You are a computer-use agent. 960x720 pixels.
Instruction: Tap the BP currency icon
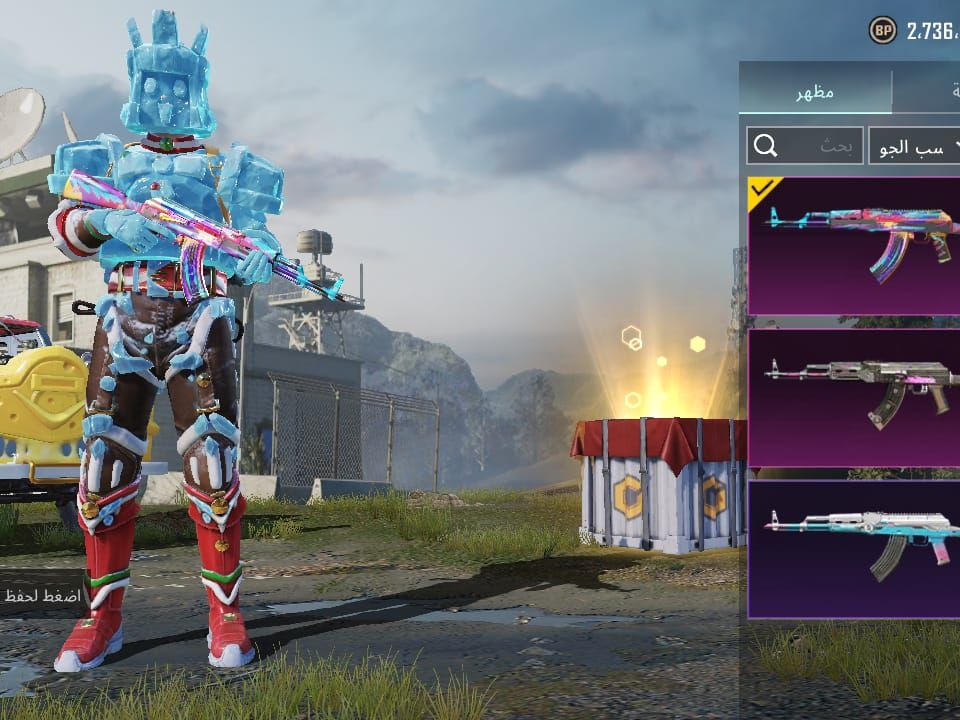pyautogui.click(x=882, y=30)
